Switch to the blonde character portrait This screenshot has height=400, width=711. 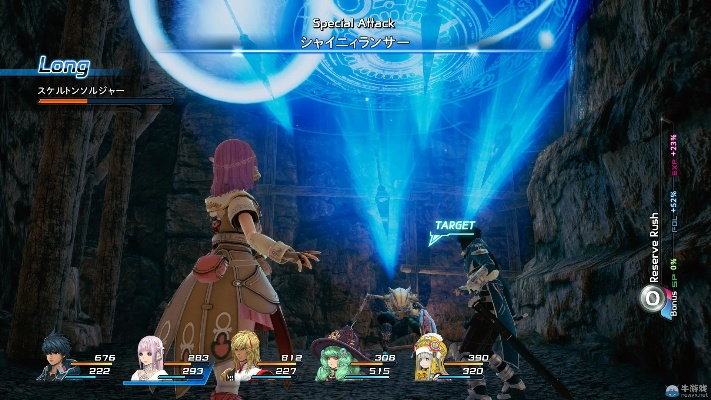tap(244, 357)
